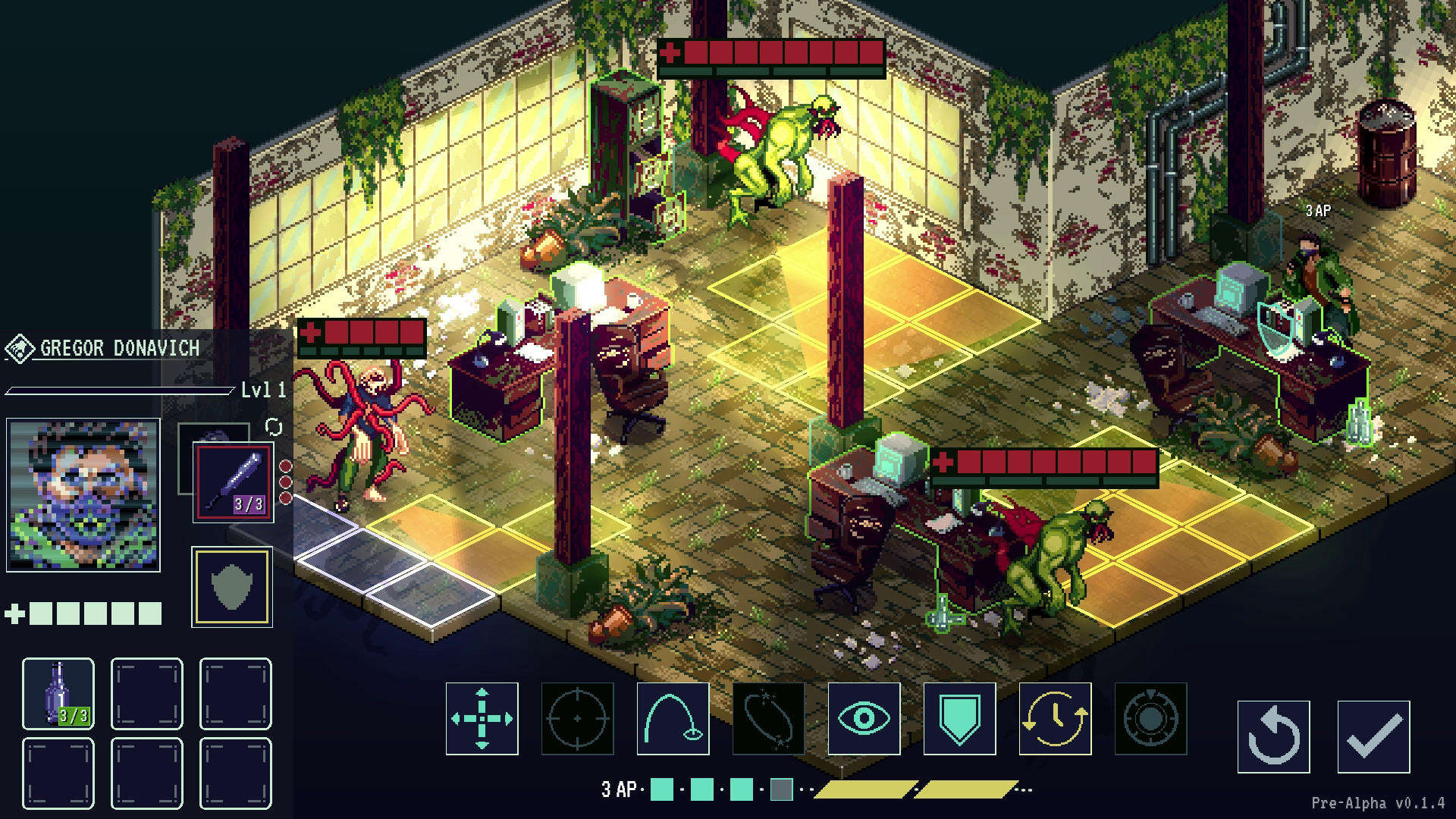Screen dimensions: 1456x819
Task: Select the move action with four arrows
Action: tap(482, 718)
